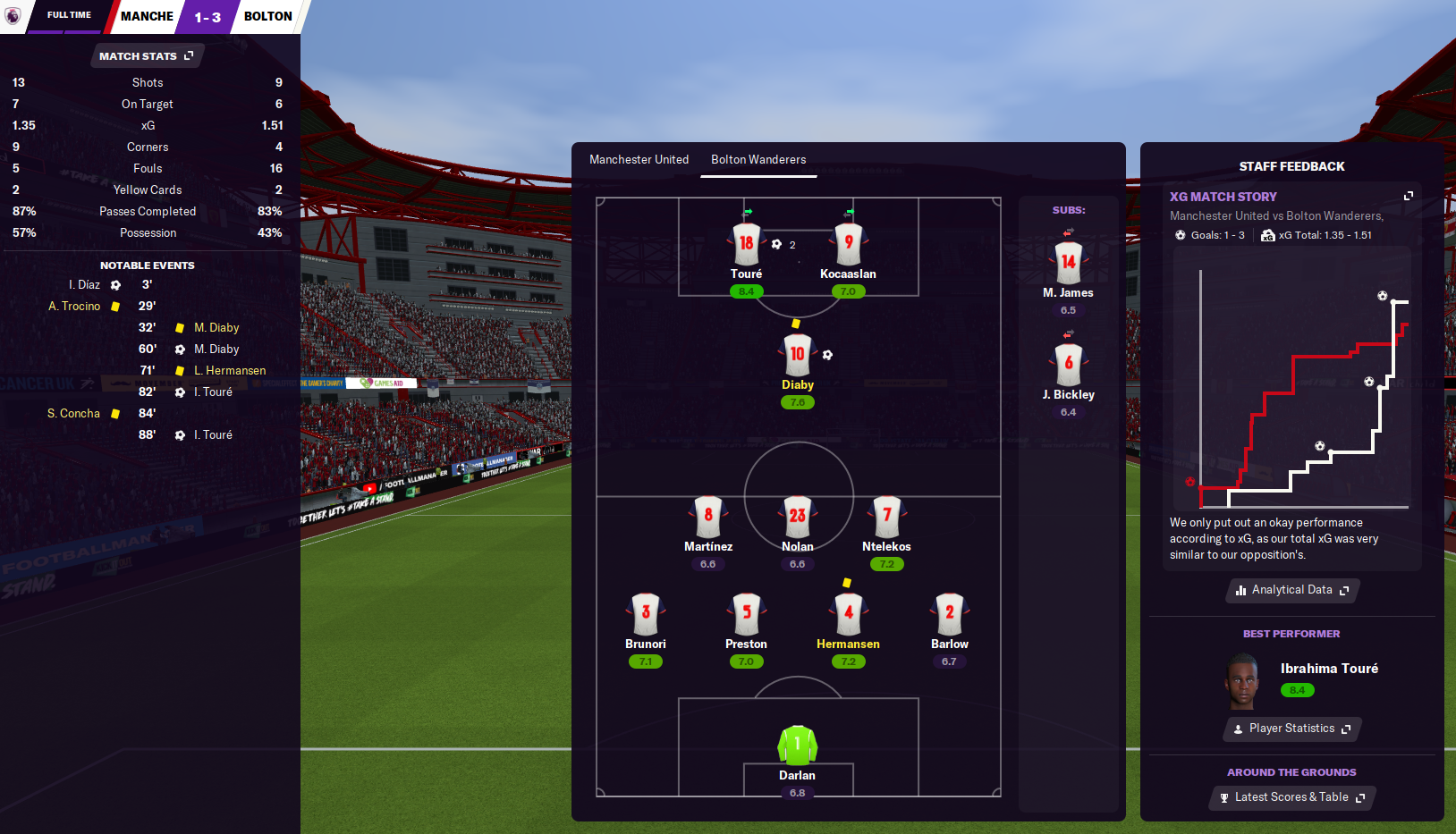Click Diaby's number 10 shirt

click(x=797, y=355)
